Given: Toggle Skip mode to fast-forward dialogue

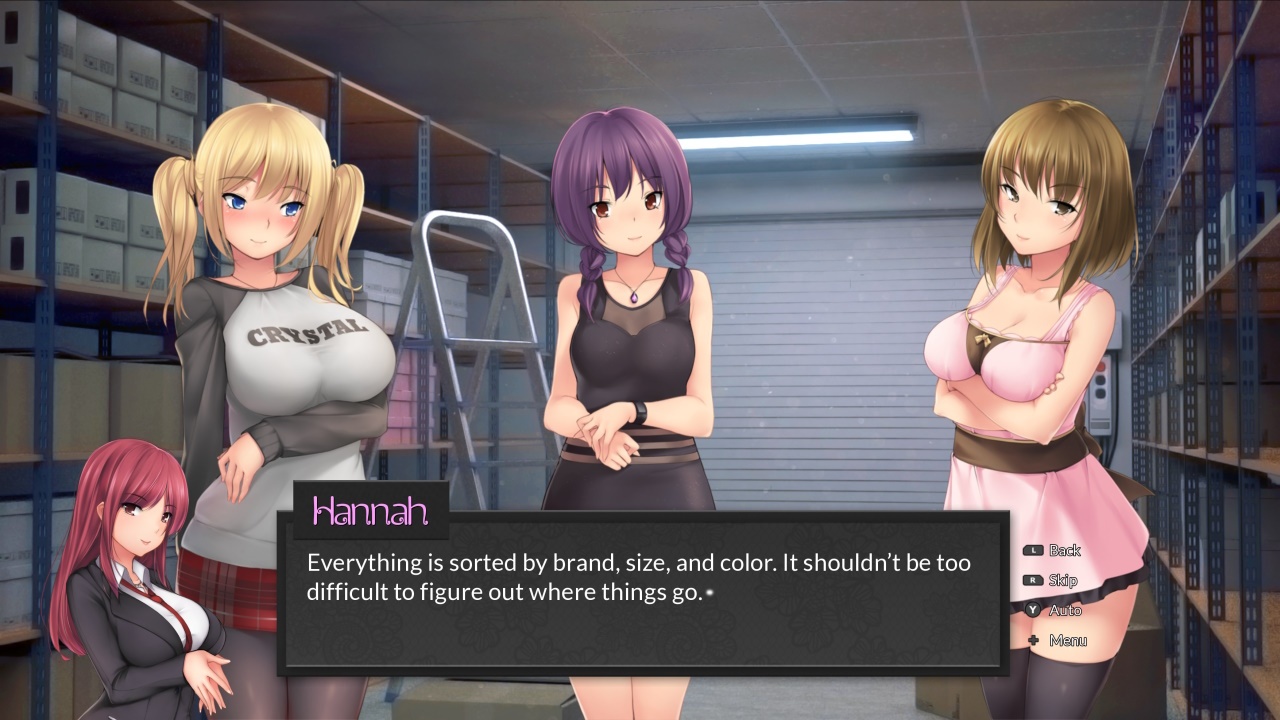Looking at the screenshot, I should pos(1063,580).
